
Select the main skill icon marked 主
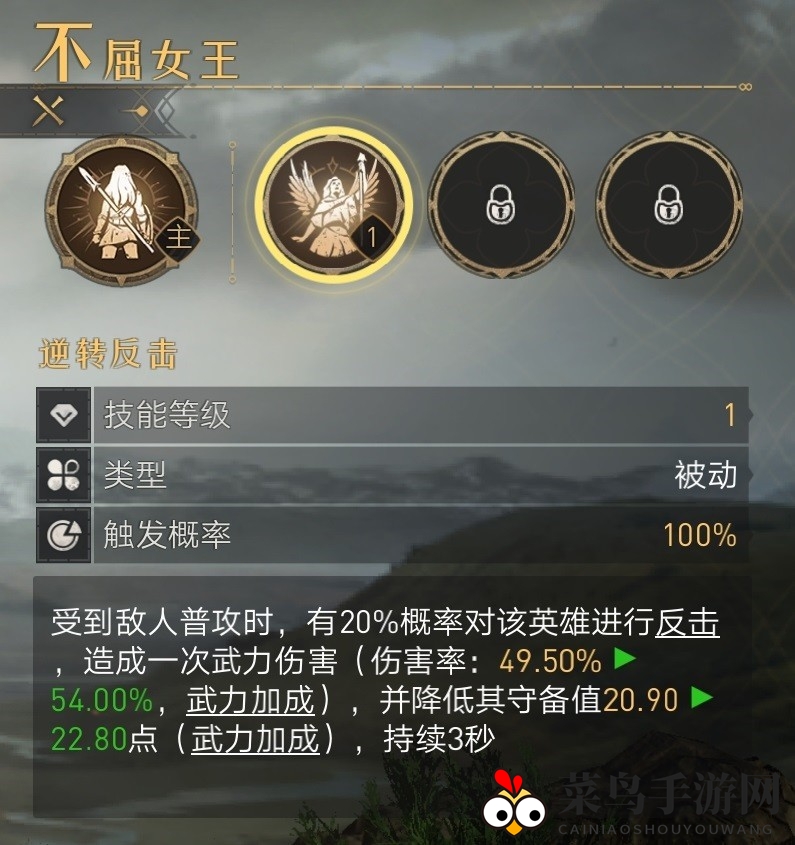[x=121, y=208]
